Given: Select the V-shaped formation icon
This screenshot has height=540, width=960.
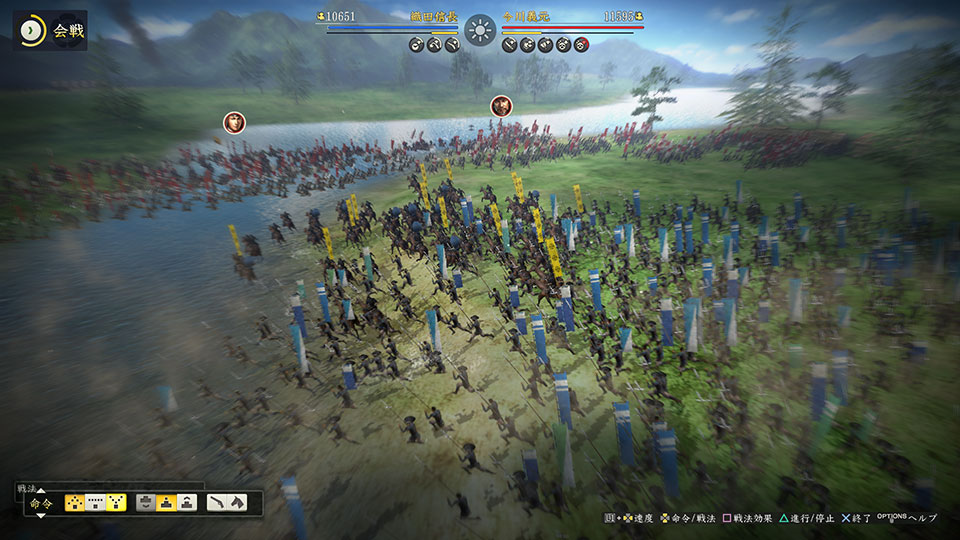Looking at the screenshot, I should tap(116, 503).
